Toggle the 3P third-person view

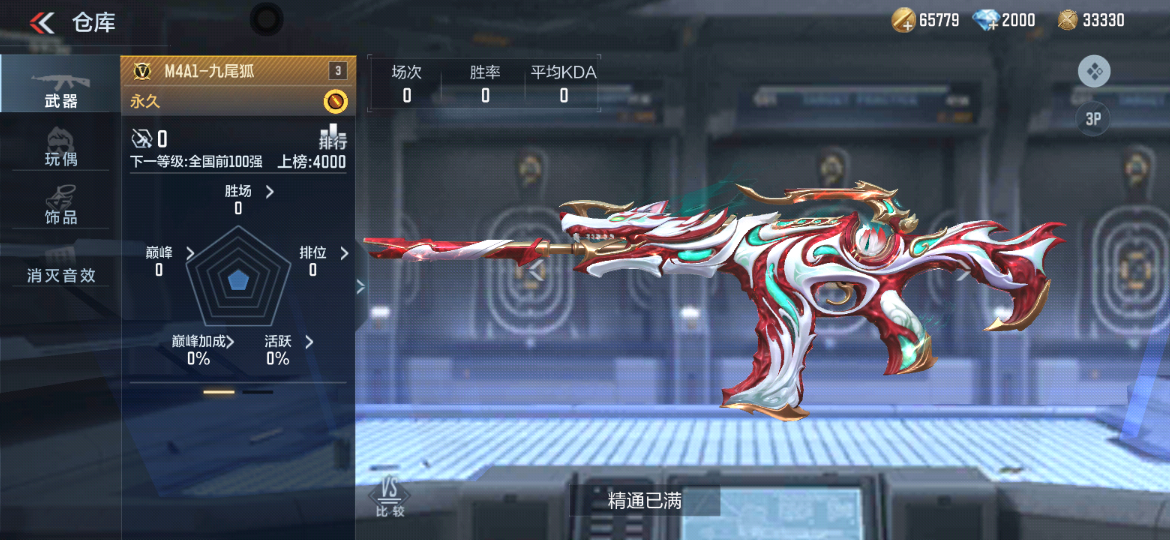[x=1094, y=119]
